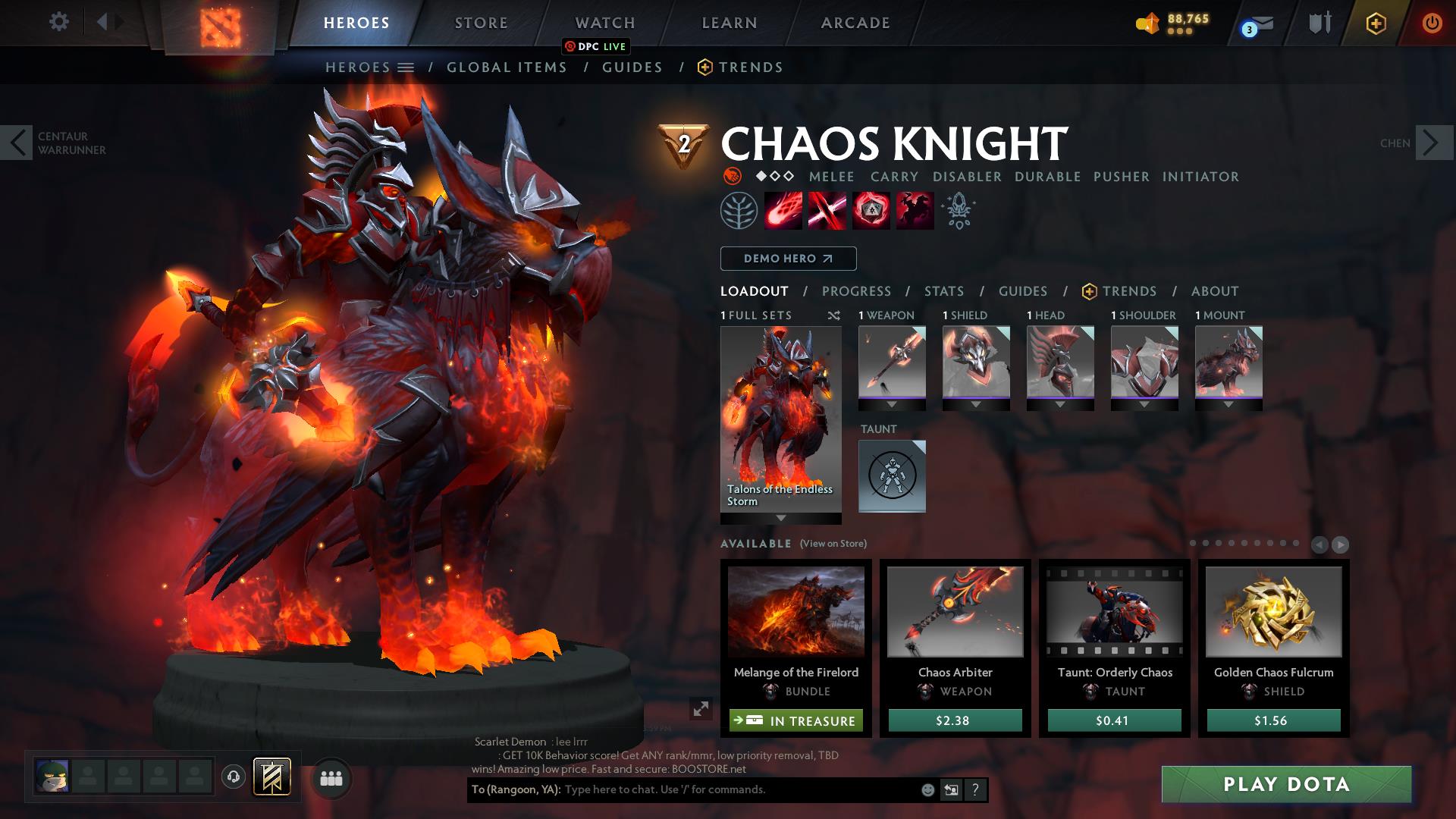
Task: Open the Aghanim's Shard upgrade icon
Action: pyautogui.click(x=957, y=211)
